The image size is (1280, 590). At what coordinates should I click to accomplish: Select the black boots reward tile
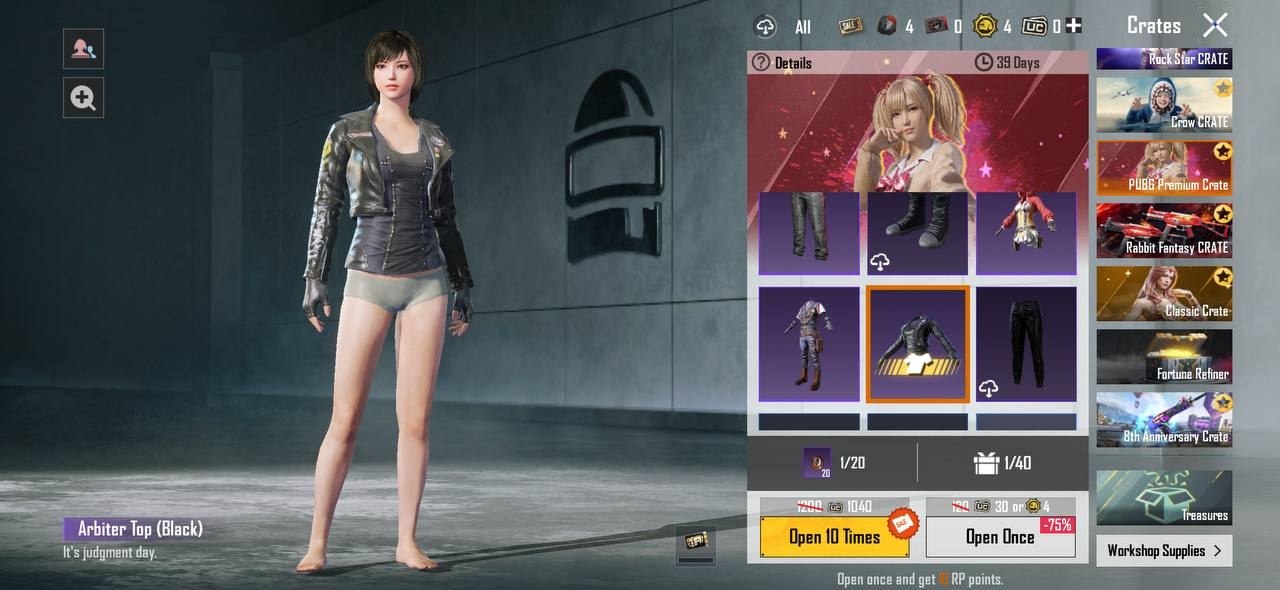(x=917, y=232)
